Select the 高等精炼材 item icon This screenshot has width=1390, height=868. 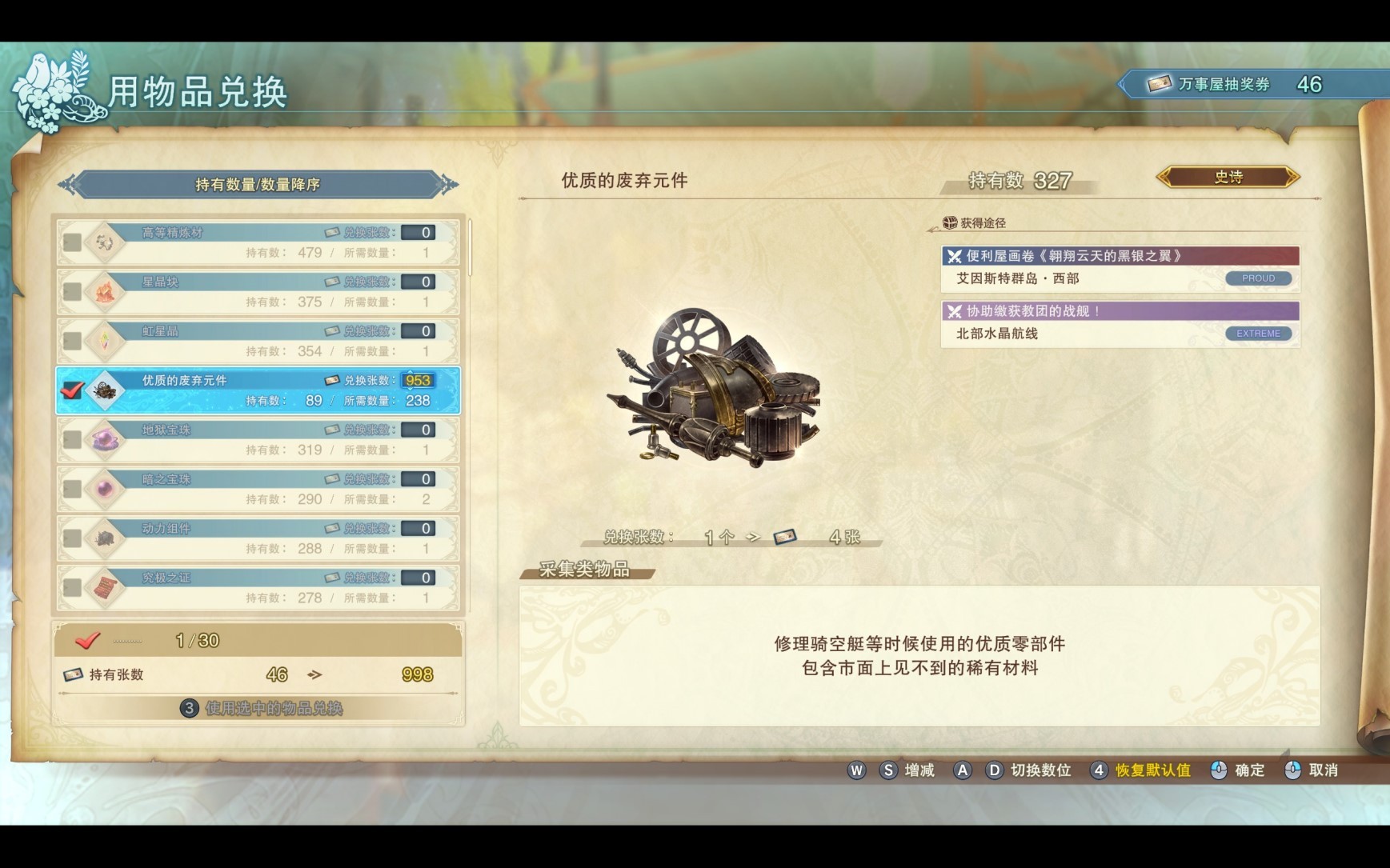click(104, 241)
